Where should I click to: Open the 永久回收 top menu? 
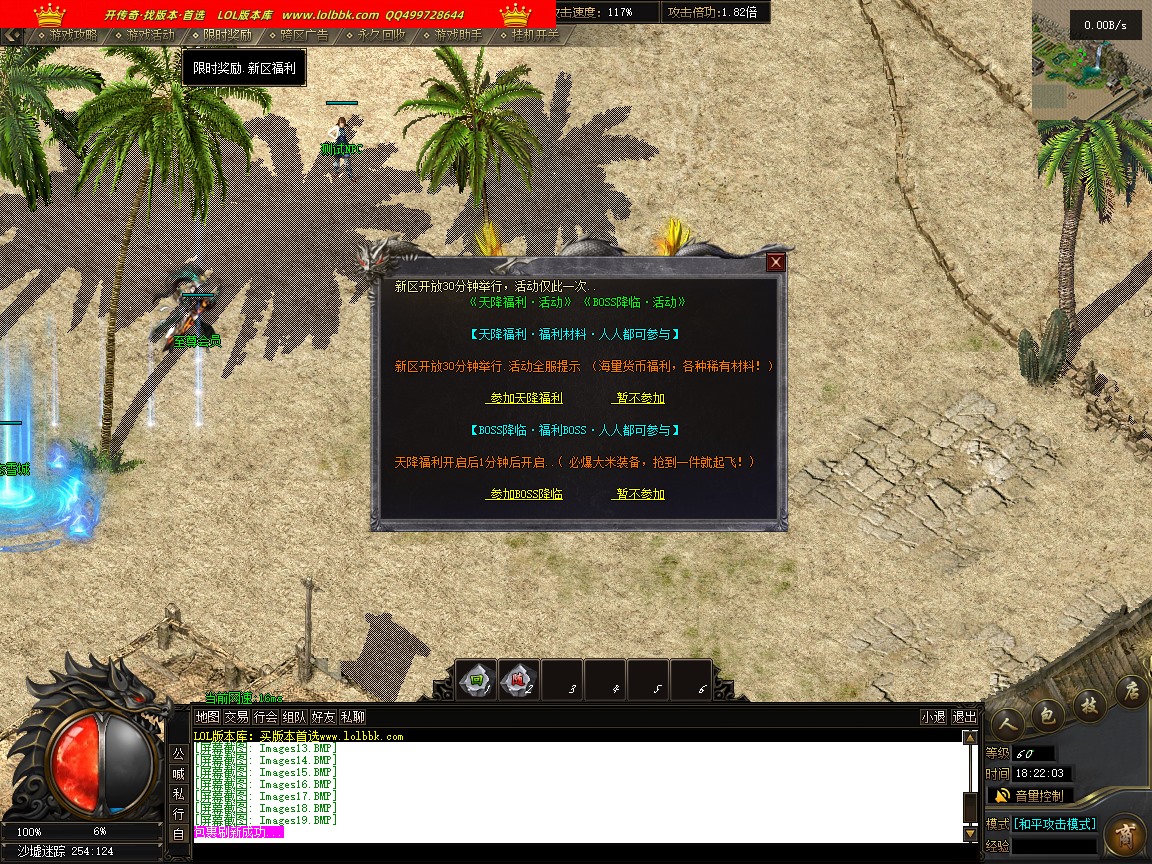381,35
